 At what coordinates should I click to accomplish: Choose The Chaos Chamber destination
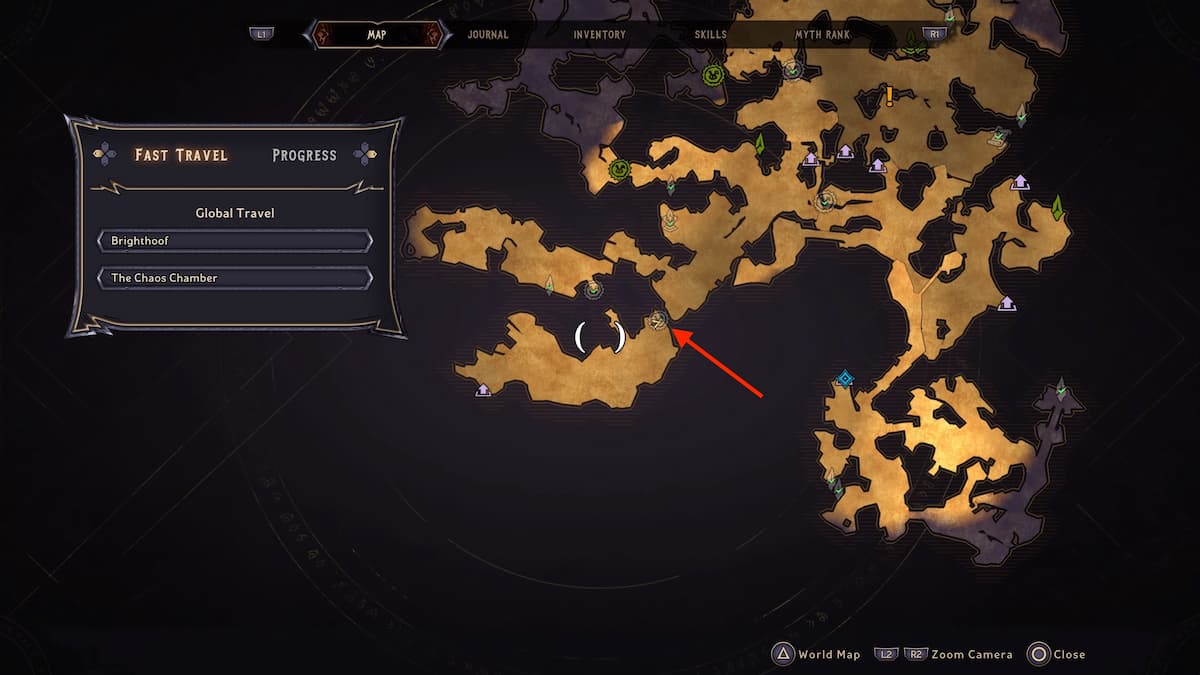click(x=235, y=278)
